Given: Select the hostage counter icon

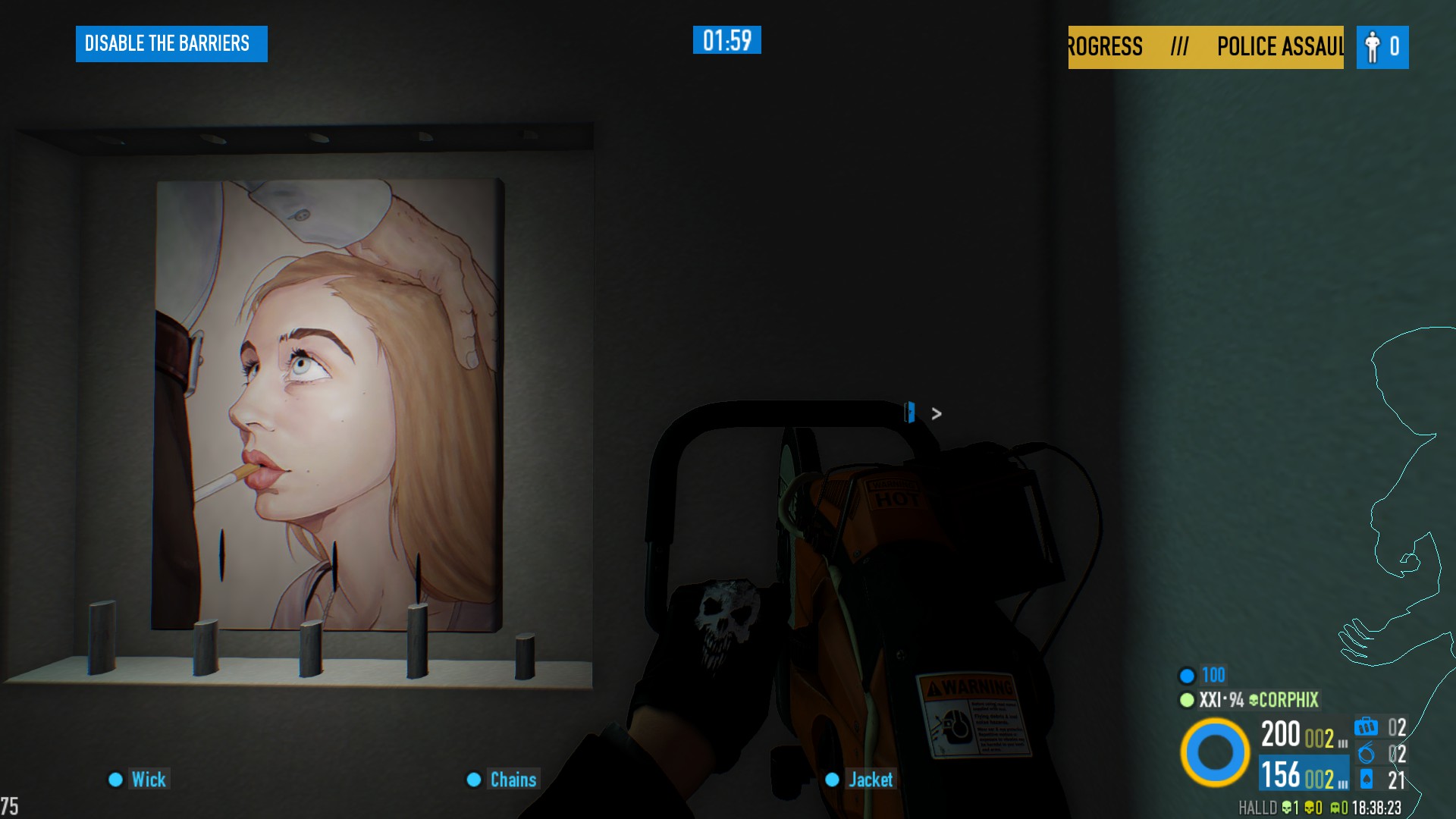Looking at the screenshot, I should tap(1373, 47).
